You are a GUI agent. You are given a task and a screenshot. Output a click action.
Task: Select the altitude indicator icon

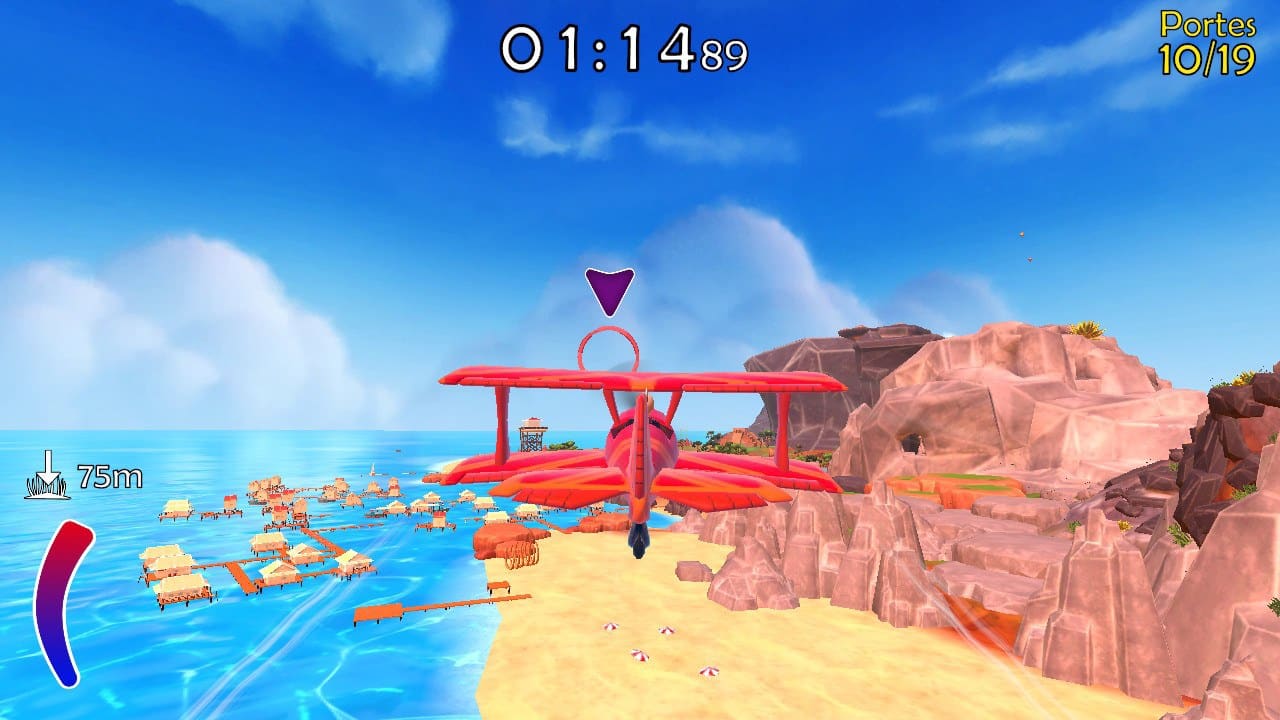click(x=47, y=475)
